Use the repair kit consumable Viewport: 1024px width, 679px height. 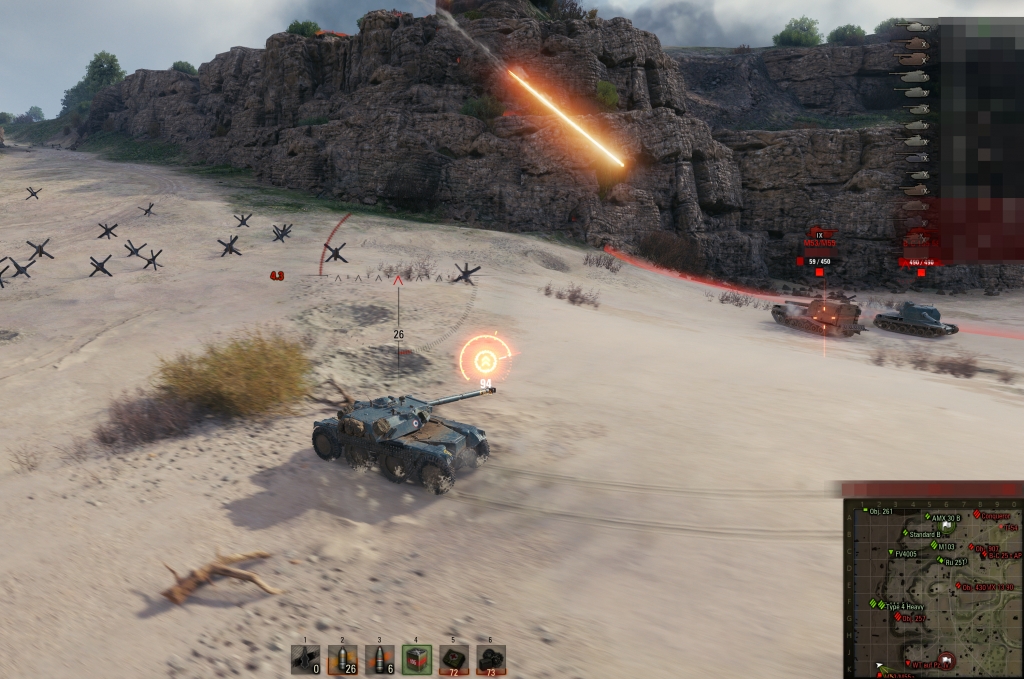(491, 659)
